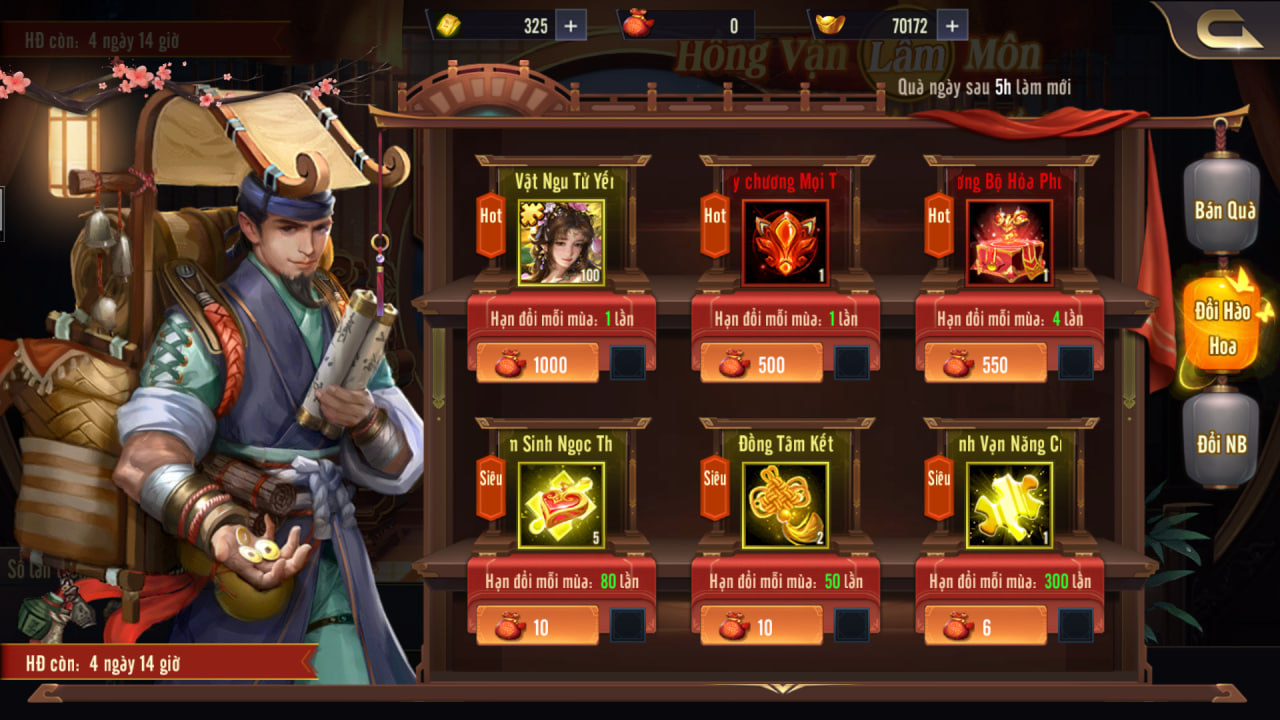Switch to the Bán Quà lantern tab
The width and height of the screenshot is (1280, 720).
point(1222,210)
